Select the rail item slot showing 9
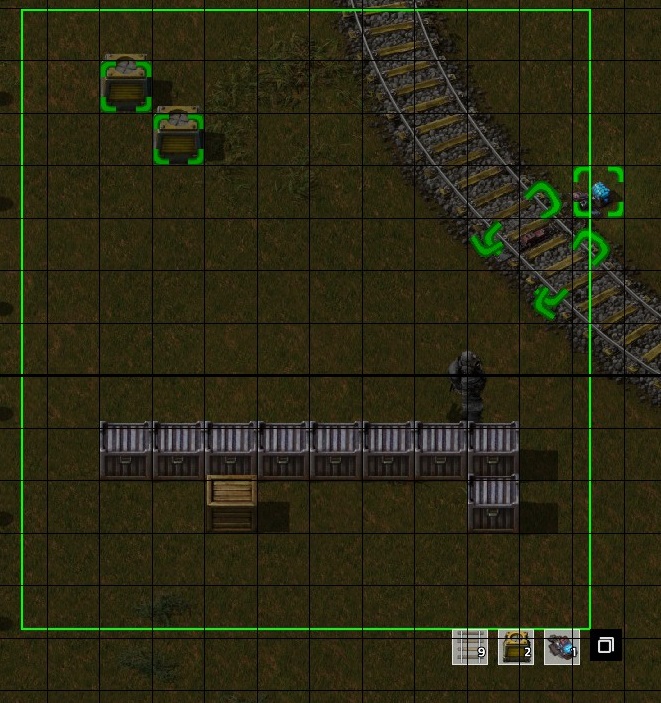661x703 pixels. click(x=470, y=646)
